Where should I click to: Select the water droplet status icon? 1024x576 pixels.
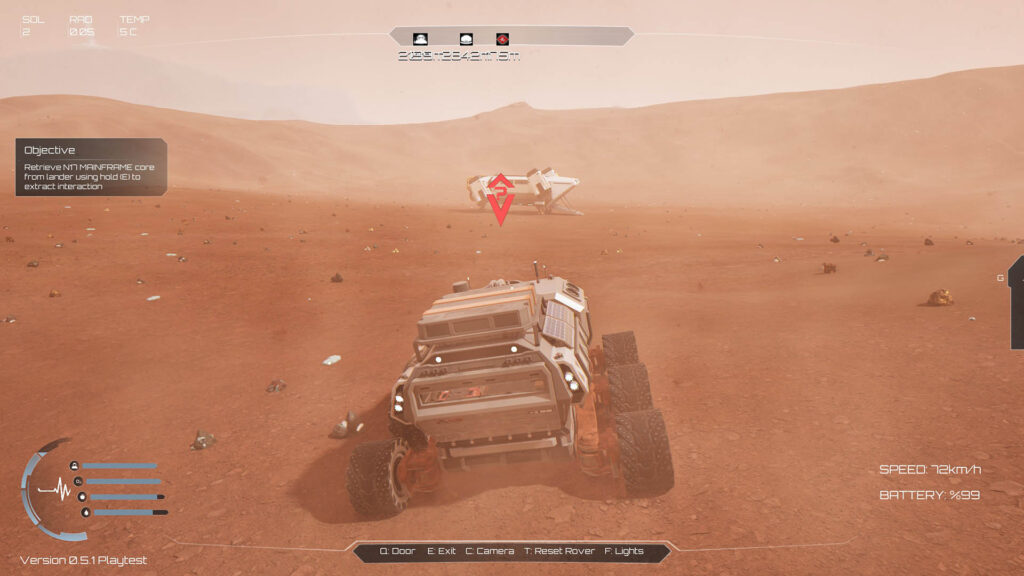(x=86, y=512)
